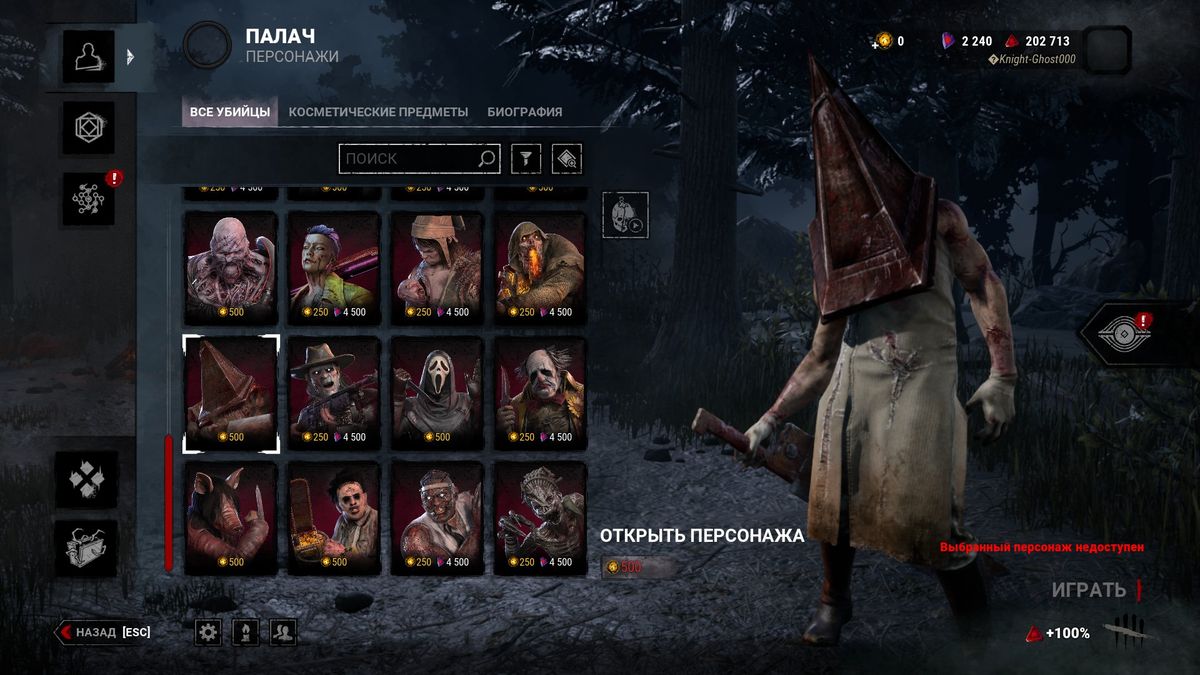Click the Играть play button
This screenshot has width=1200, height=675.
coord(1089,590)
